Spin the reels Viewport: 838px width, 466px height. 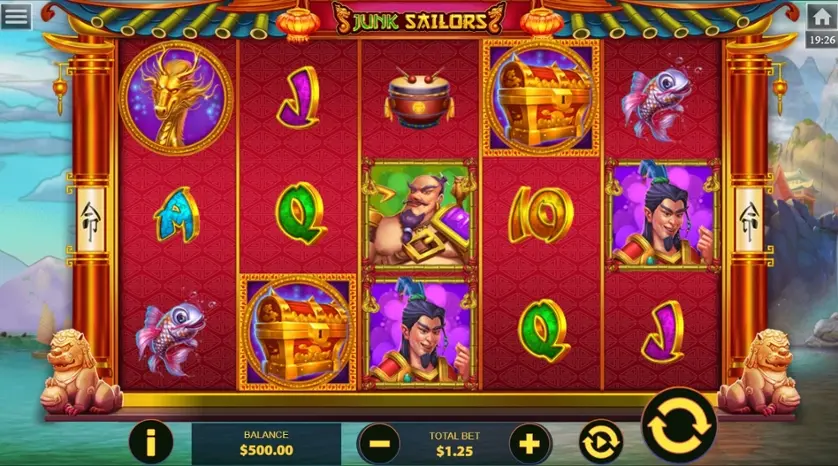pos(678,426)
